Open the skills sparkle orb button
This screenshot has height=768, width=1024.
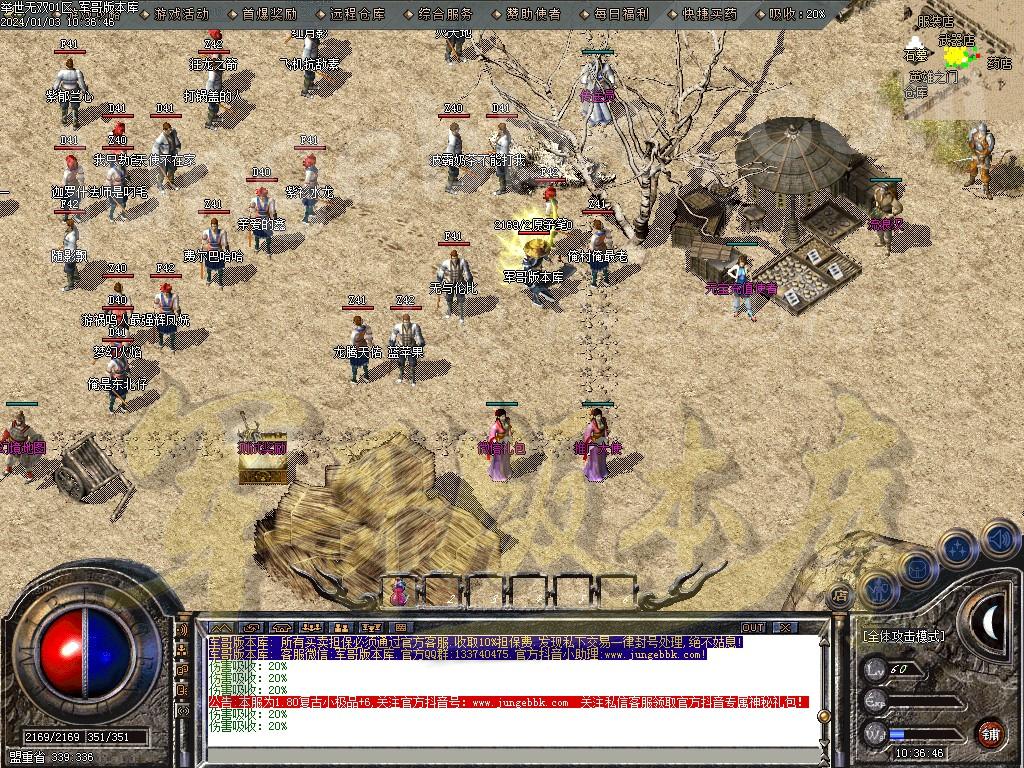(x=958, y=549)
